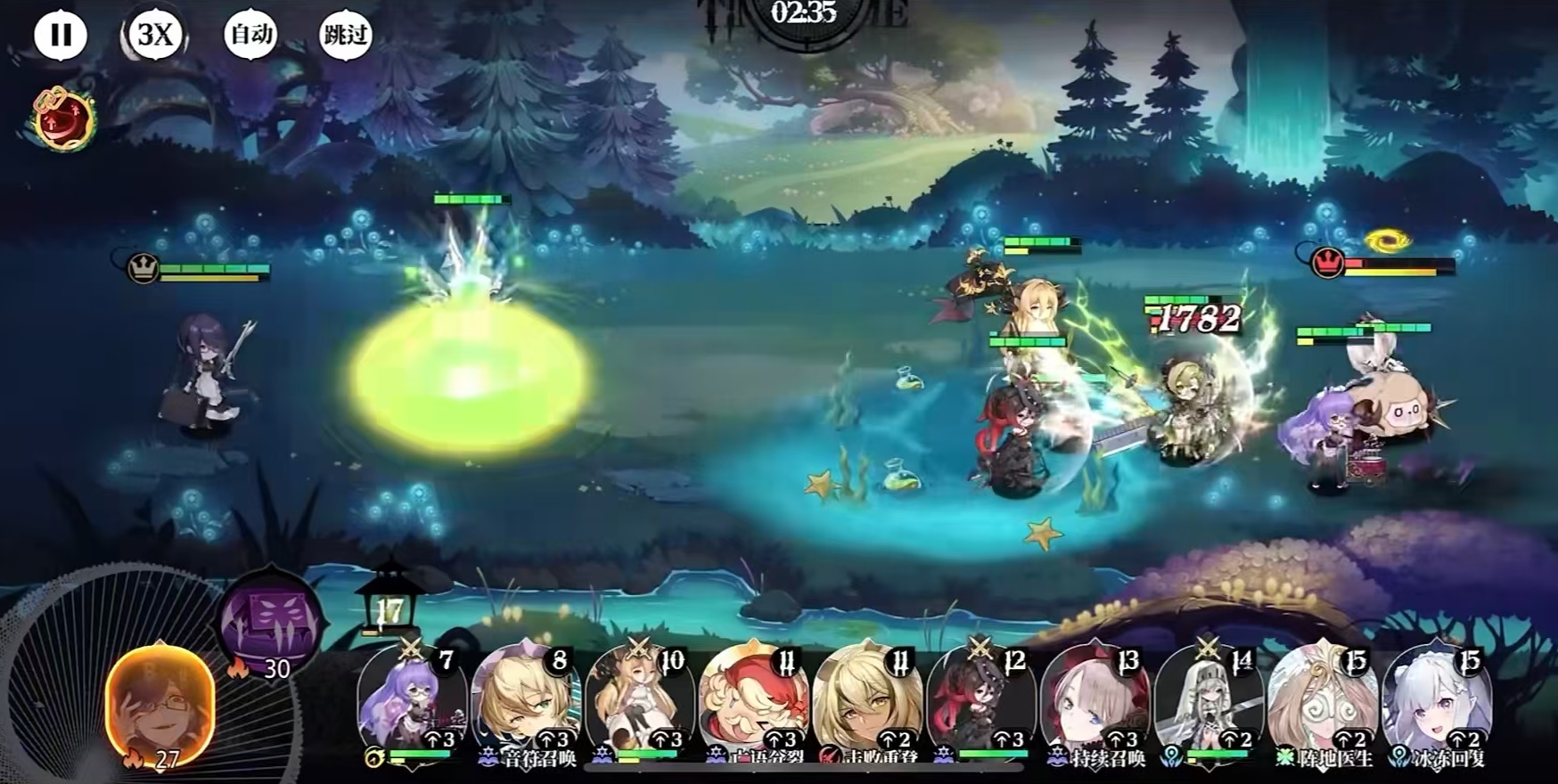Select the 持续召唤 card costing 13
This screenshot has height=784, width=1558.
1095,704
